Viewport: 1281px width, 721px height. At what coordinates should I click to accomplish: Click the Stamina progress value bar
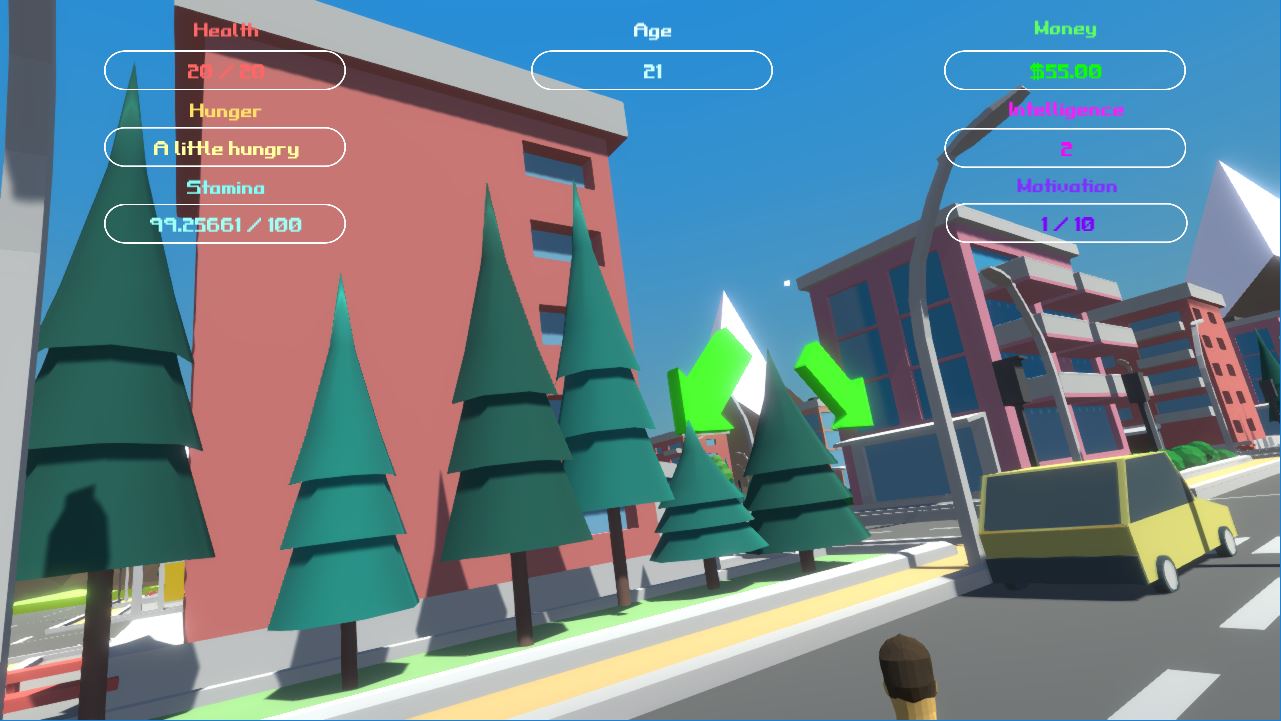point(224,223)
